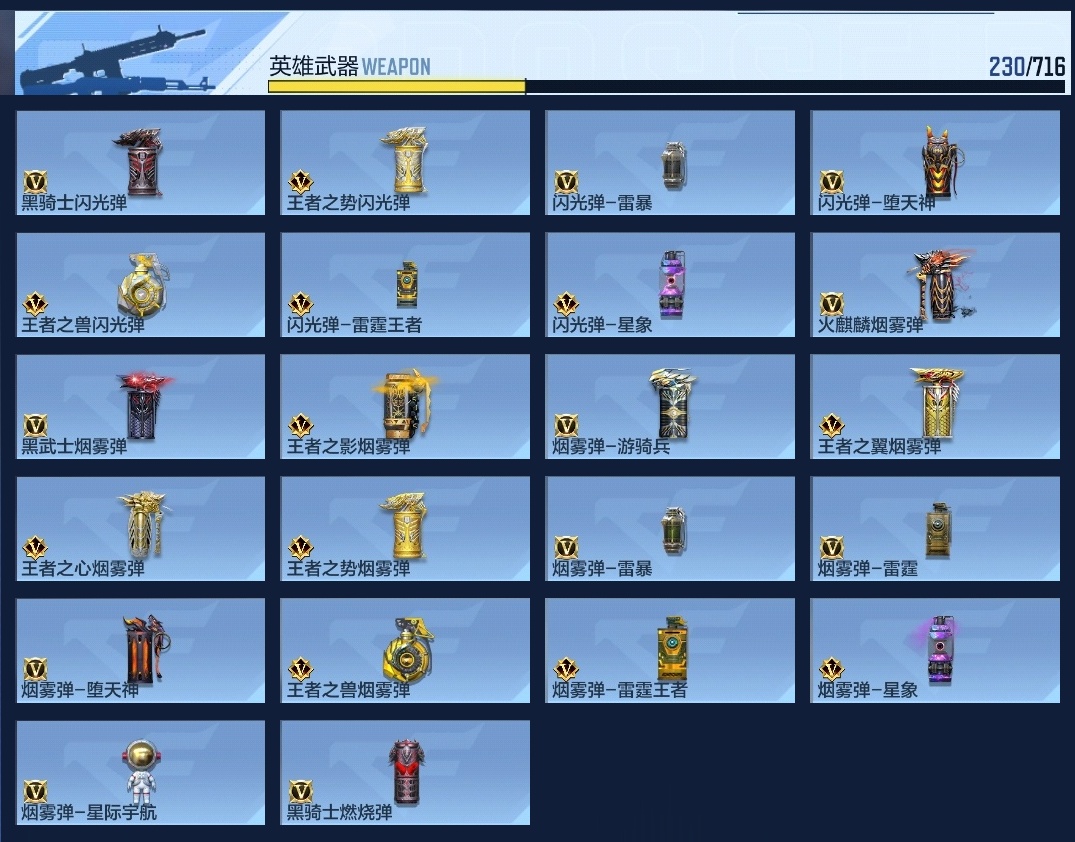Choose the 烟雾弹-星际宇航 astronaut tile

[x=141, y=773]
